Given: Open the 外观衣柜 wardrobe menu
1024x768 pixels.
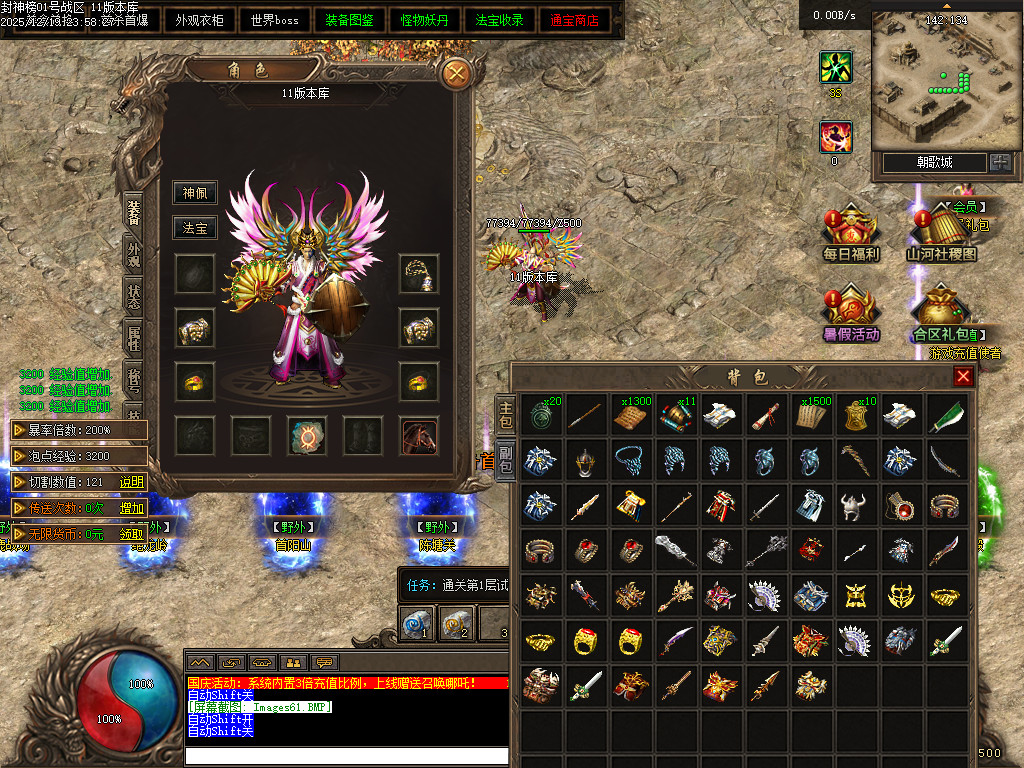Looking at the screenshot, I should 199,20.
